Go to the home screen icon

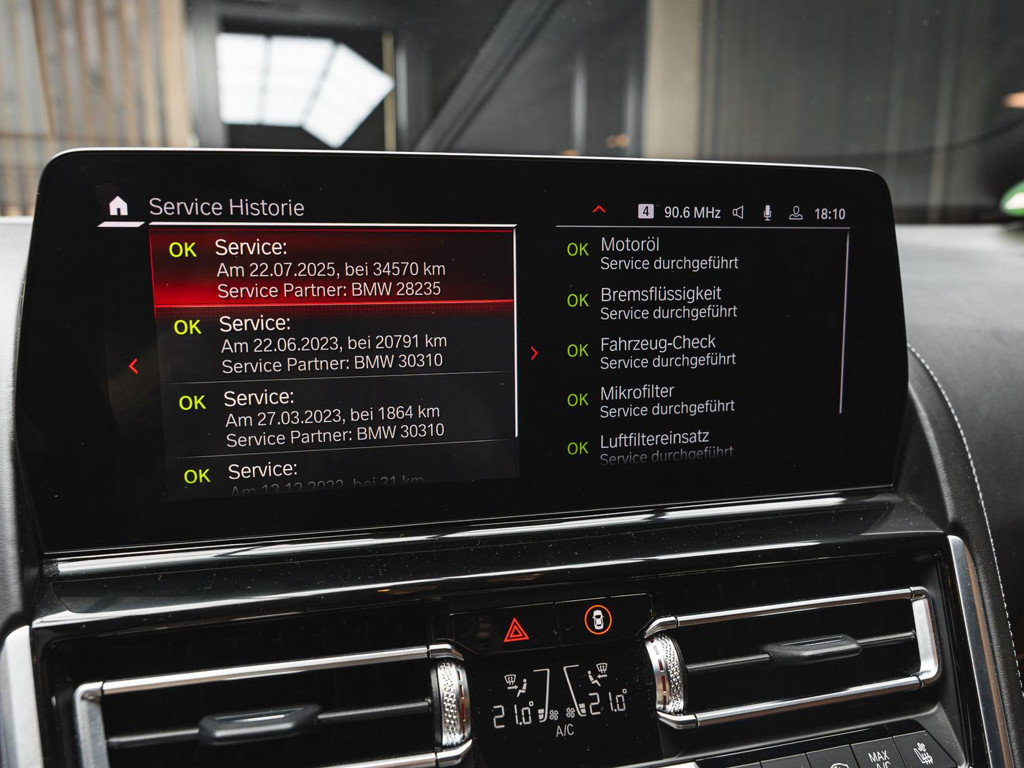click(x=118, y=206)
